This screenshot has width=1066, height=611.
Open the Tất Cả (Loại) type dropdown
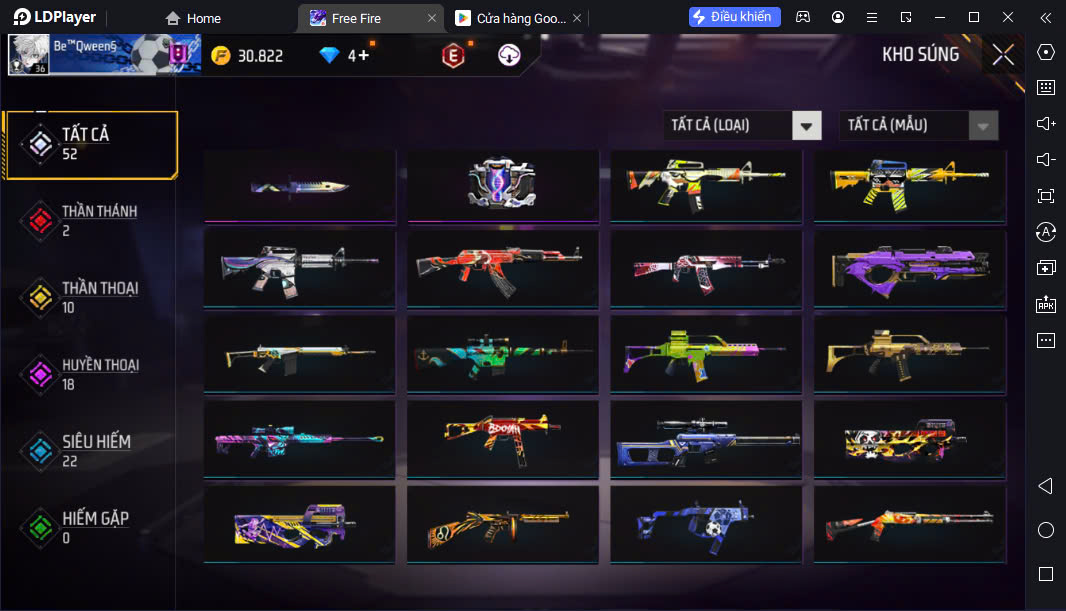(742, 125)
